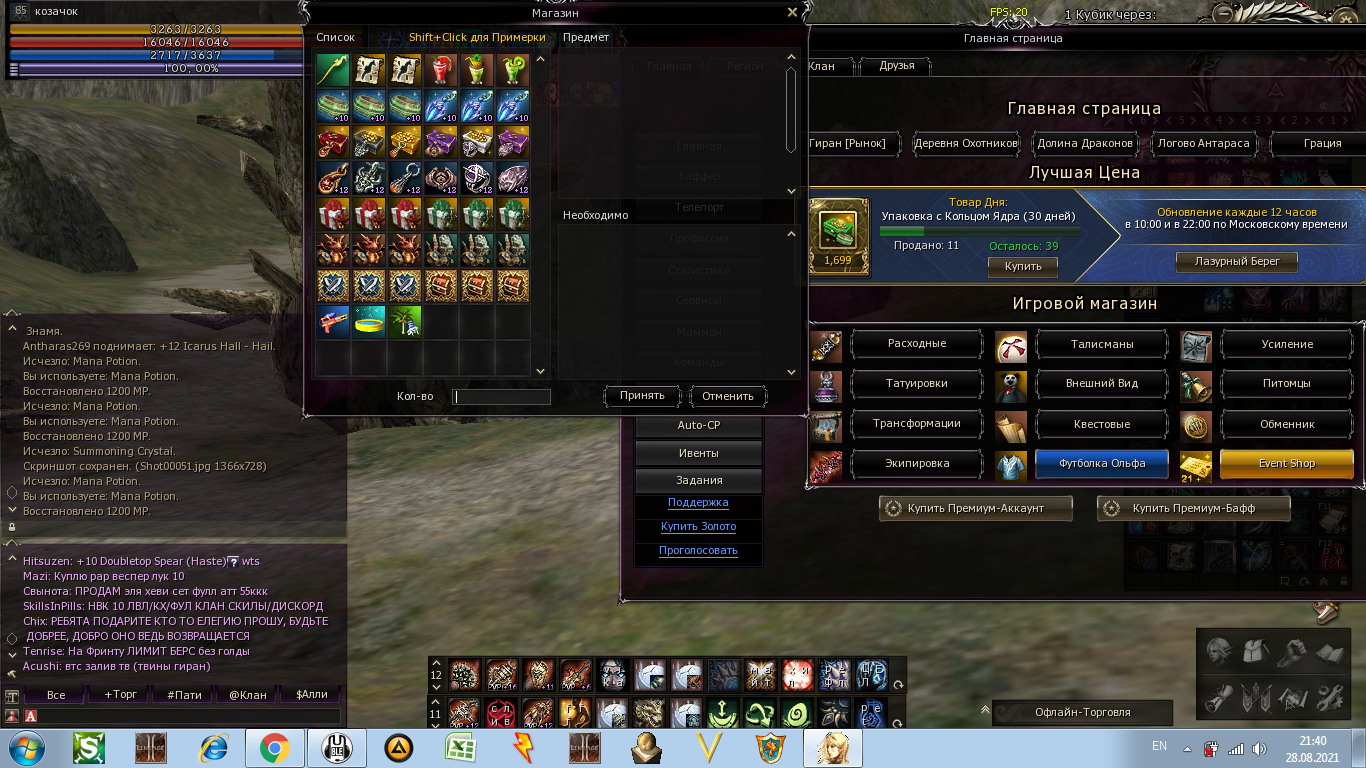Click inside the Кол-во quantity field

pos(500,396)
